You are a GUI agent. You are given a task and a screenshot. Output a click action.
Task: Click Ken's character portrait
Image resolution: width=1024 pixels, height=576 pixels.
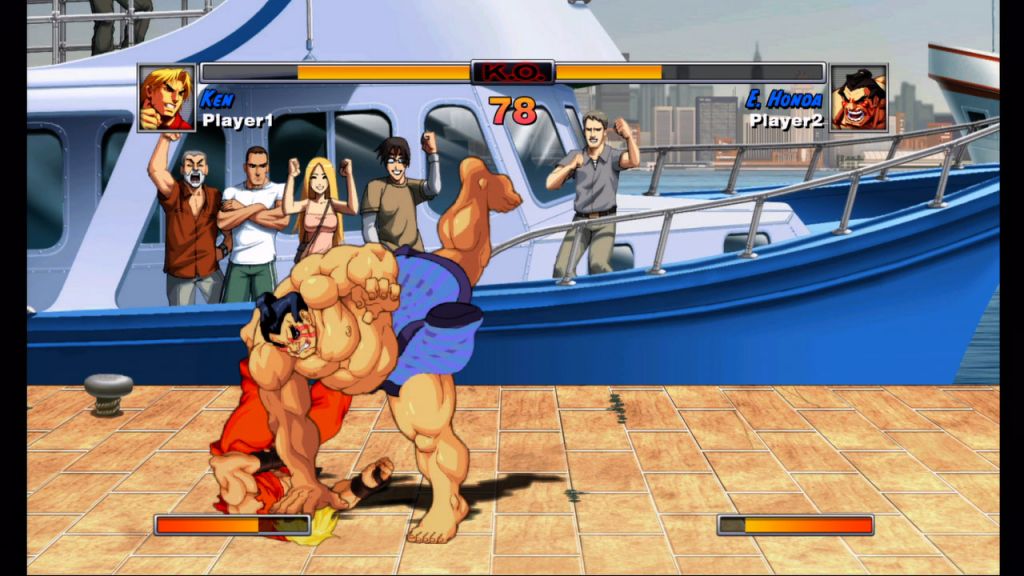tap(166, 98)
